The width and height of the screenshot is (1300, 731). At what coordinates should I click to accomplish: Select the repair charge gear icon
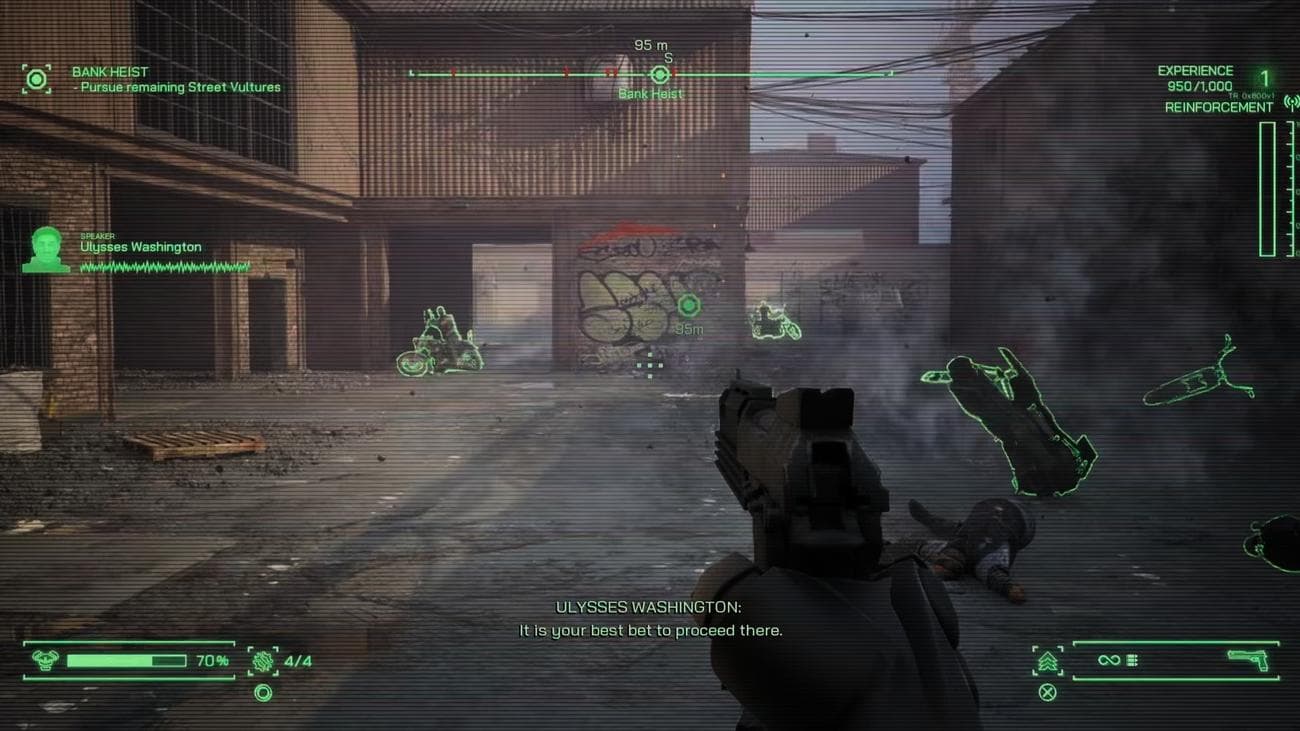263,660
